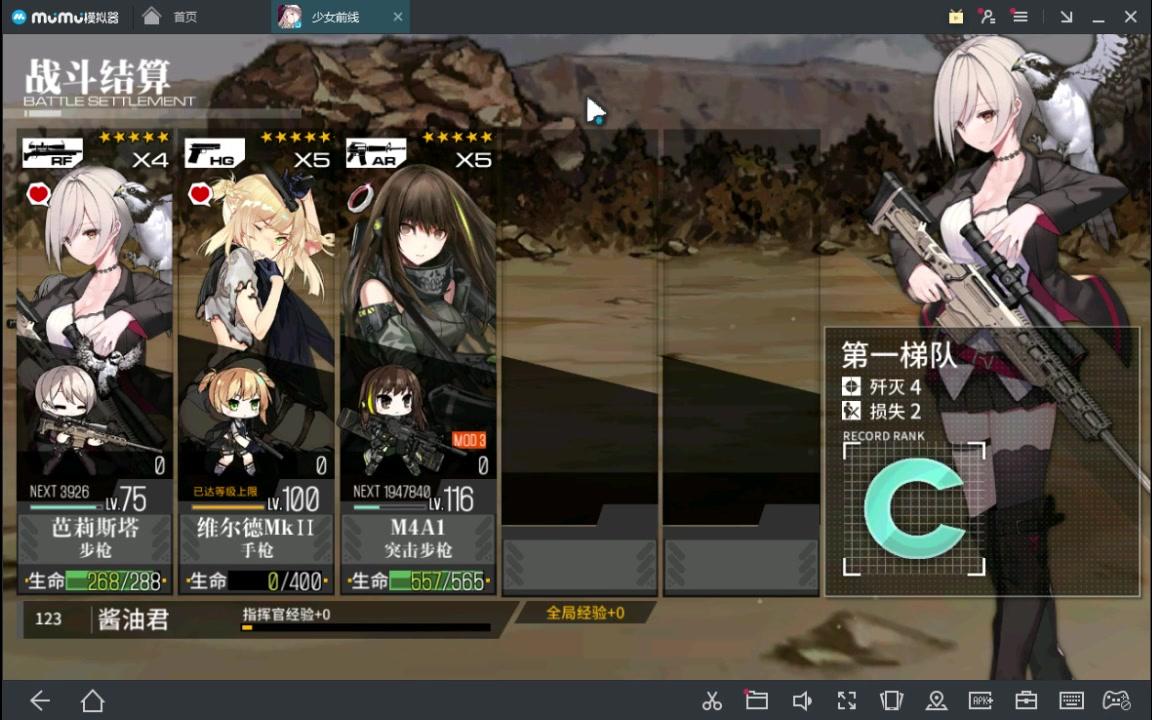The height and width of the screenshot is (720, 1152).
Task: Open the keyboard mapping settings
Action: pos(1071,701)
